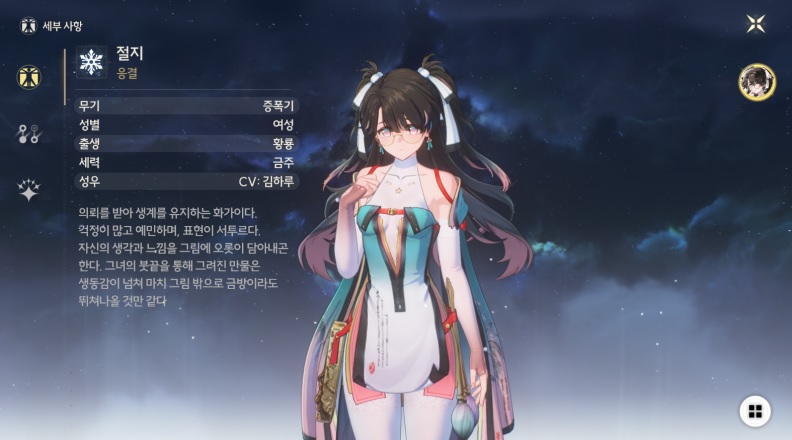Select the character portrait avatar
The height and width of the screenshot is (440, 792).
pyautogui.click(x=755, y=82)
